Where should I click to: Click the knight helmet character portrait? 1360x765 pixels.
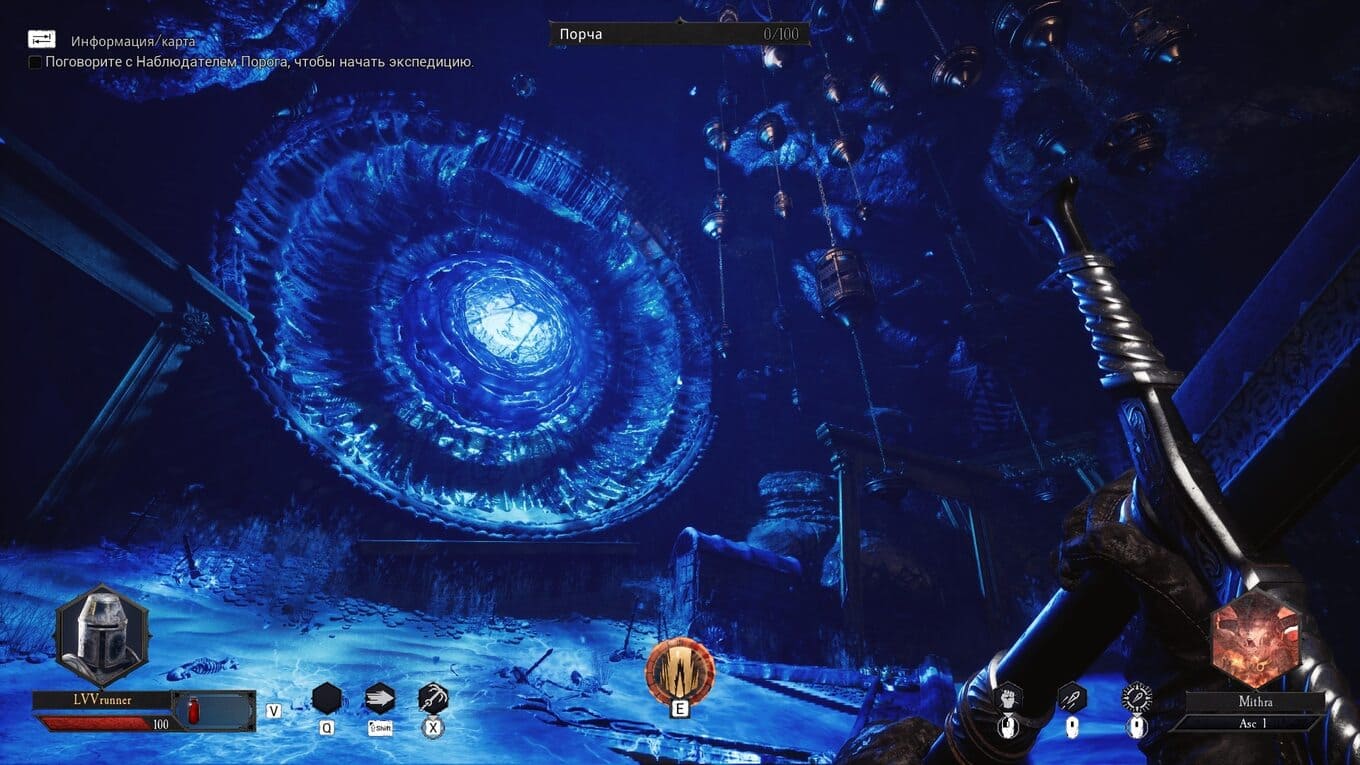pyautogui.click(x=102, y=635)
